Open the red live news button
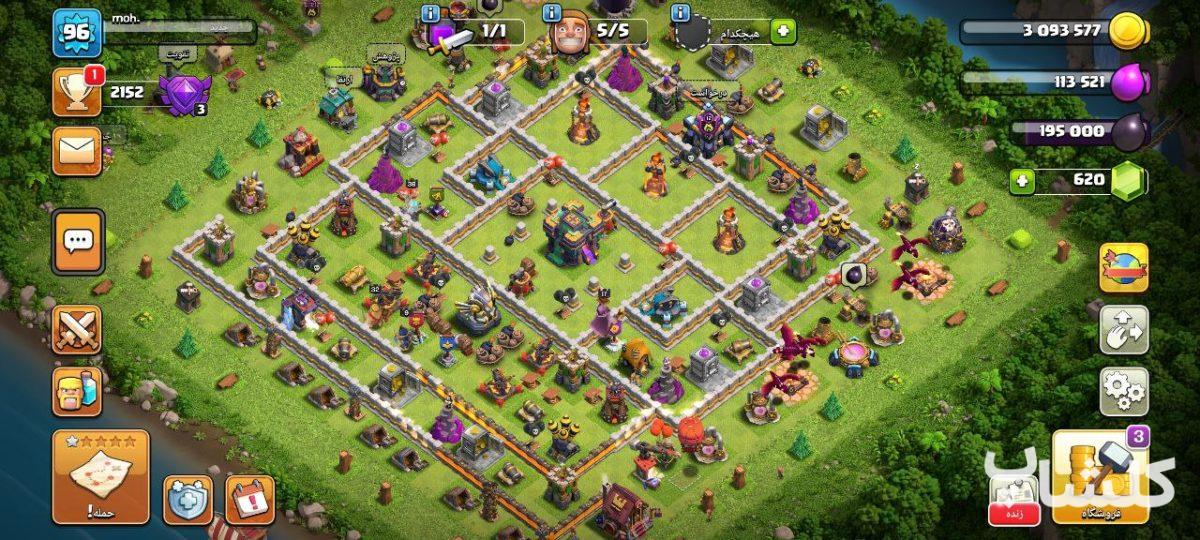 coord(1013,498)
